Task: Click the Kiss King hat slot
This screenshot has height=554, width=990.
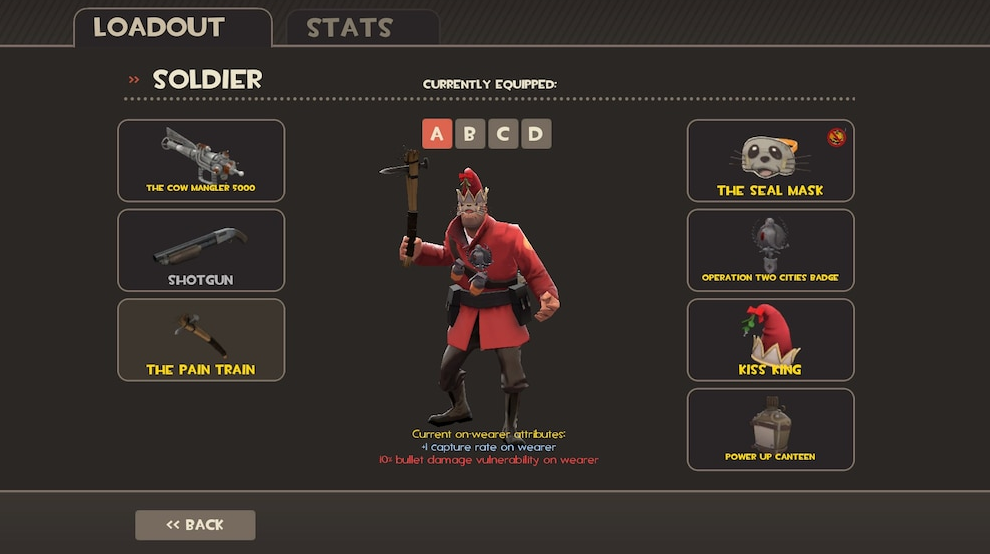Action: 770,340
